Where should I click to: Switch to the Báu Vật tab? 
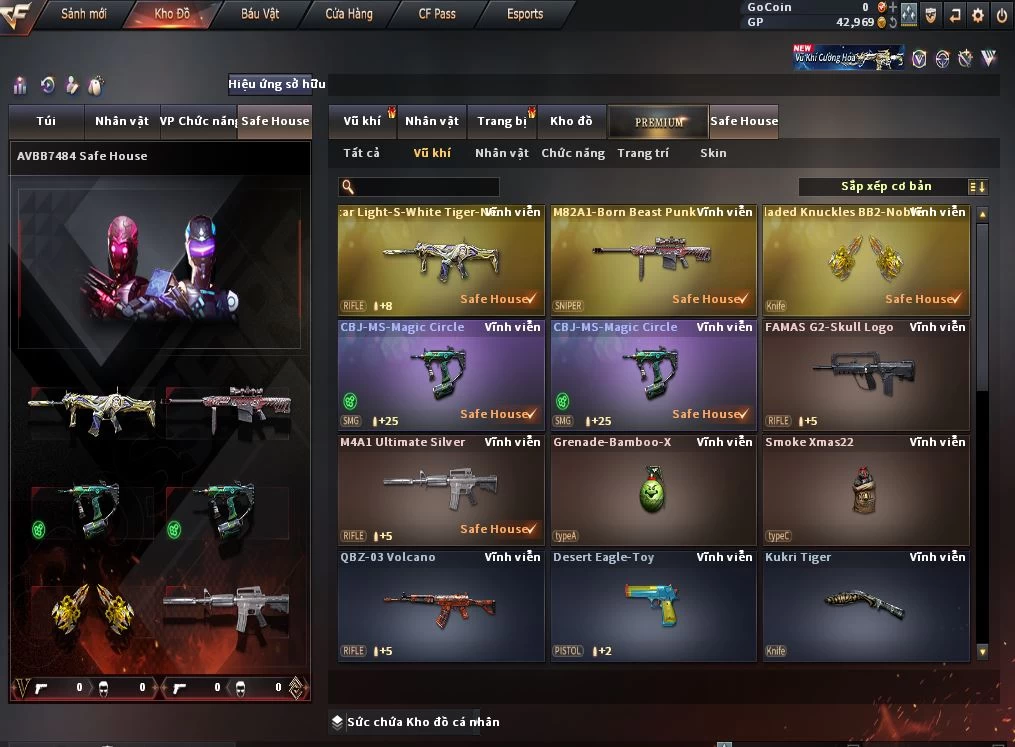260,14
